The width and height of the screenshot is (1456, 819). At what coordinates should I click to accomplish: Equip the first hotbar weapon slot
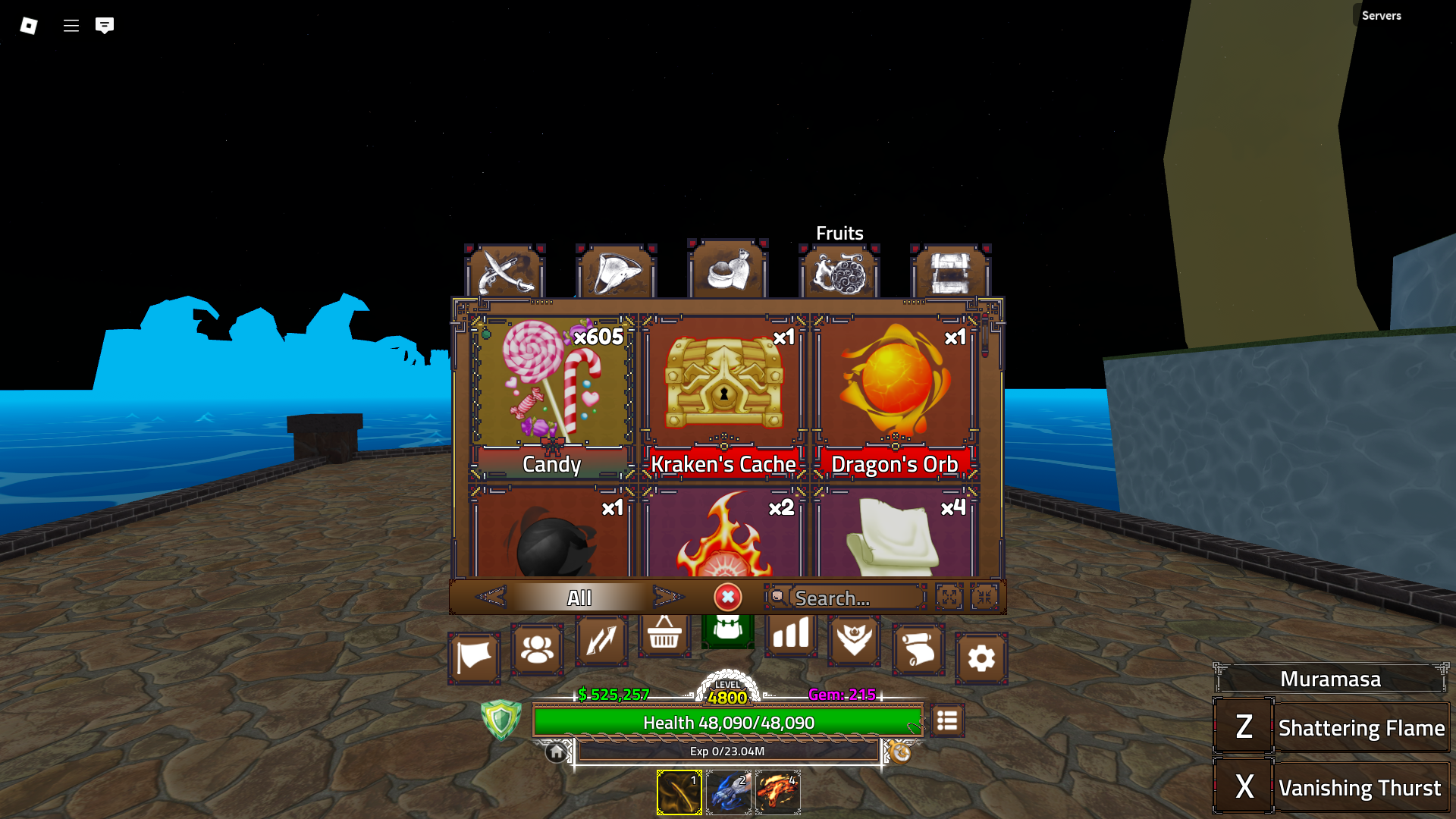tap(679, 792)
